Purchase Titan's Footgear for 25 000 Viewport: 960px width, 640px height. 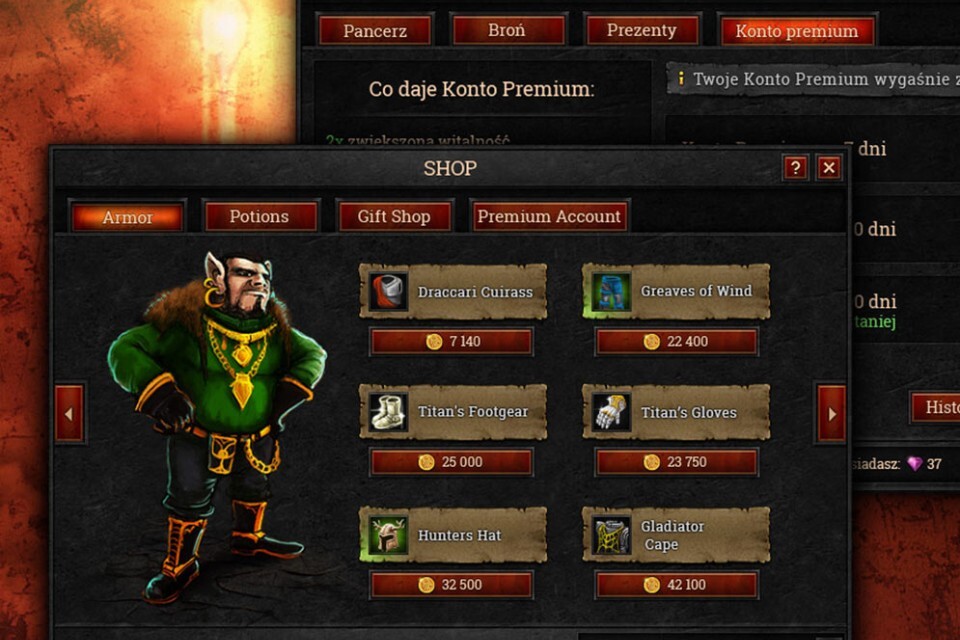coord(451,462)
